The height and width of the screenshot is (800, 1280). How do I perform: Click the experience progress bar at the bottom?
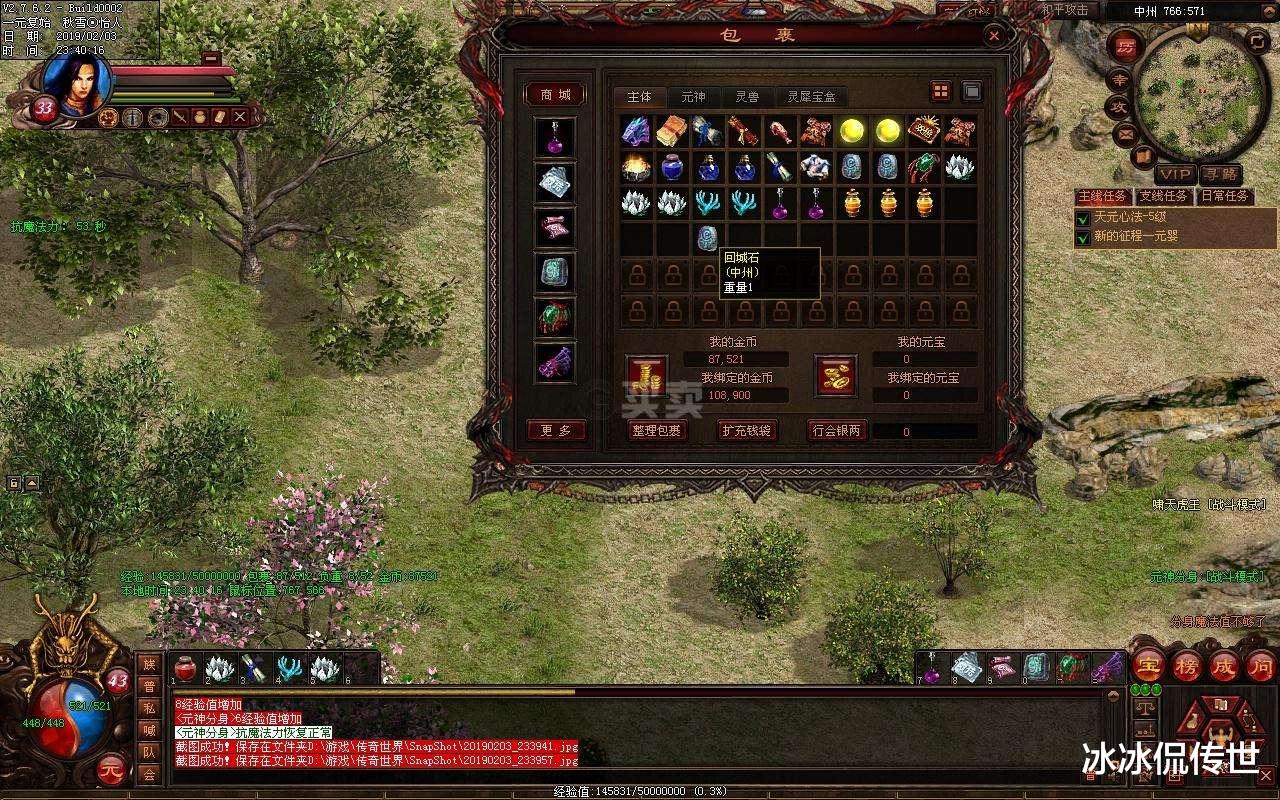pos(640,789)
